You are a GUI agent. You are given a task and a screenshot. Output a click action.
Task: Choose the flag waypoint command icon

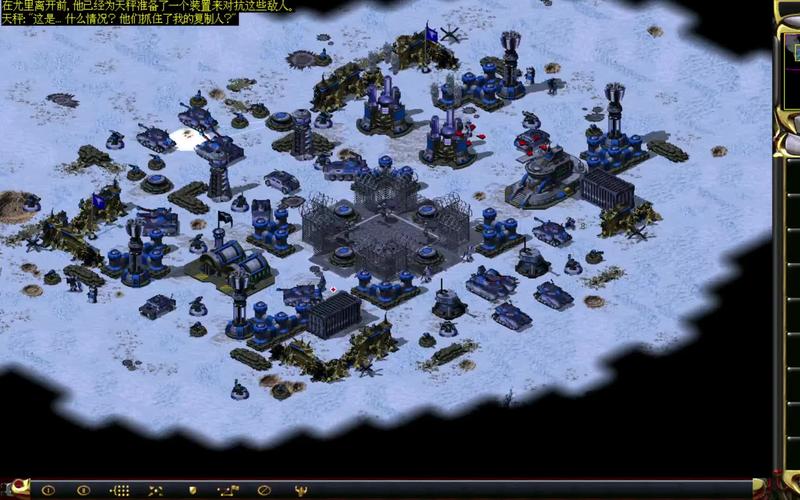coord(228,491)
